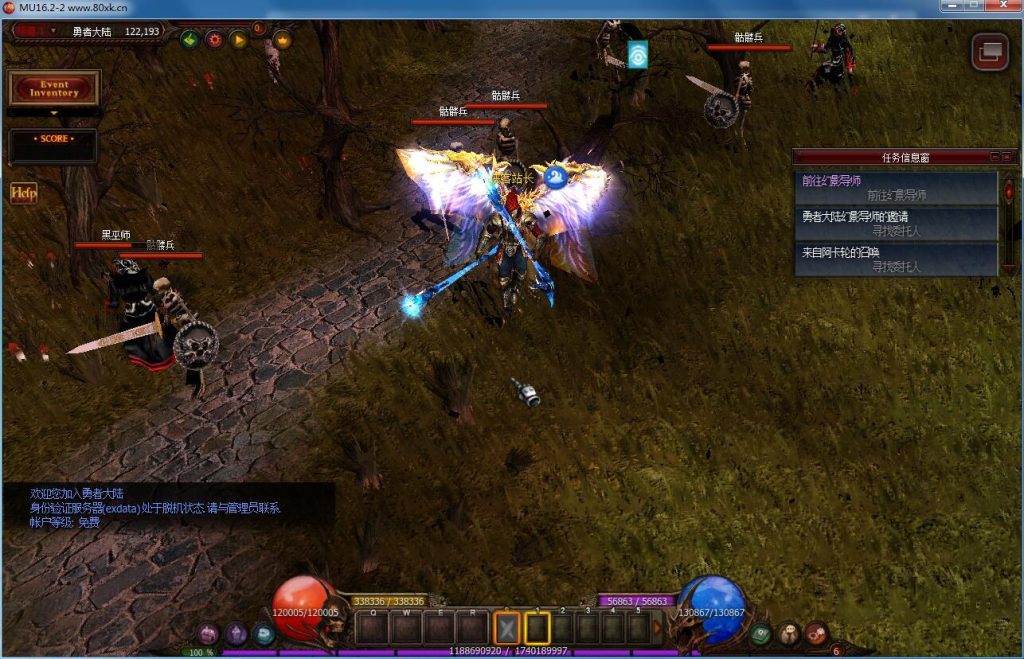Select the yellow-highlighted hotbar slot 1
The image size is (1024, 659).
(x=538, y=628)
